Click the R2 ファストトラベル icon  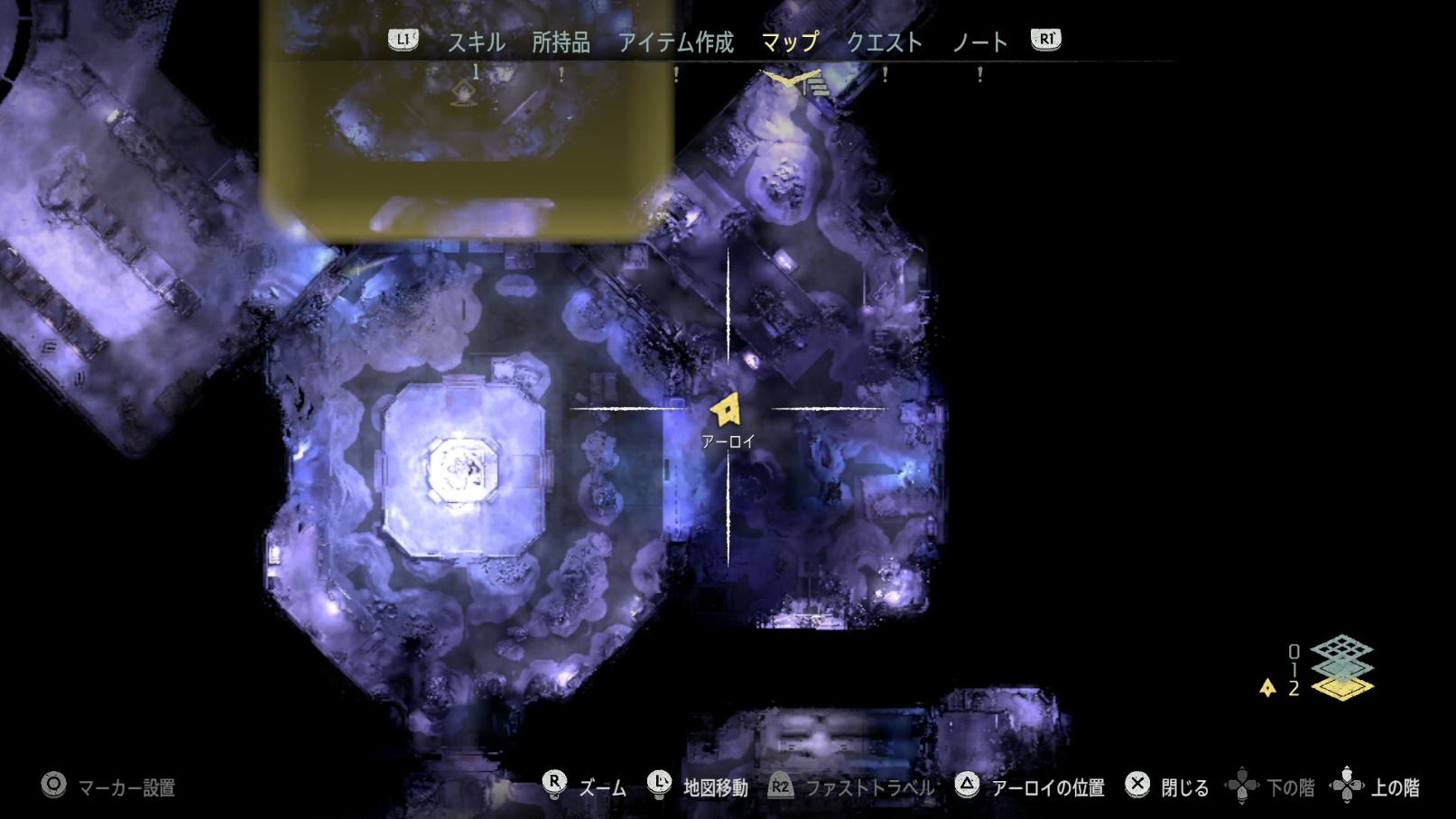(x=782, y=786)
